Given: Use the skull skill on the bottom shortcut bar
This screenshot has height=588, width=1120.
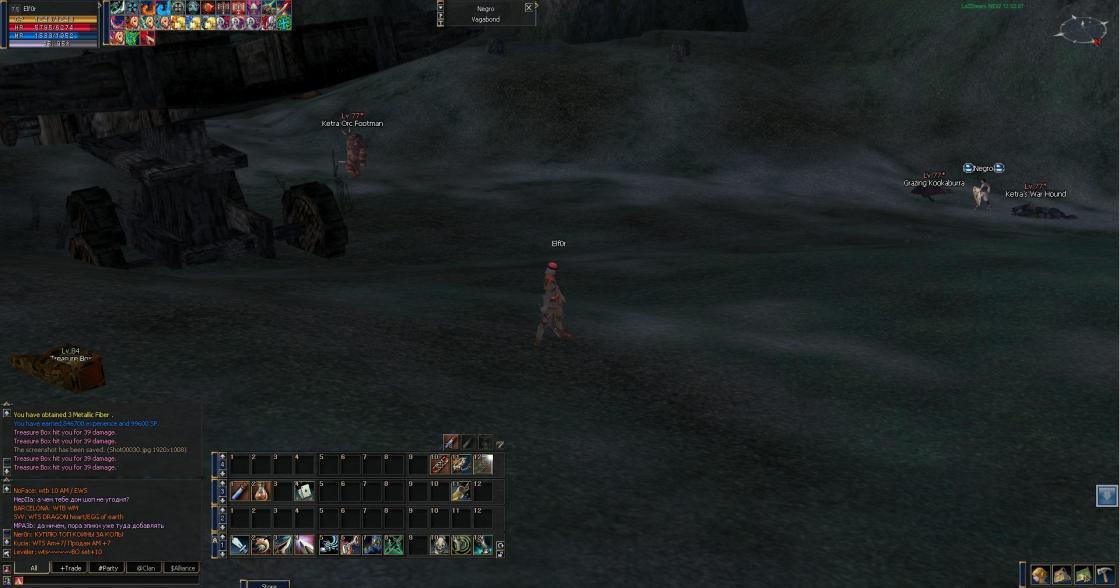Looking at the screenshot, I should click(439, 545).
